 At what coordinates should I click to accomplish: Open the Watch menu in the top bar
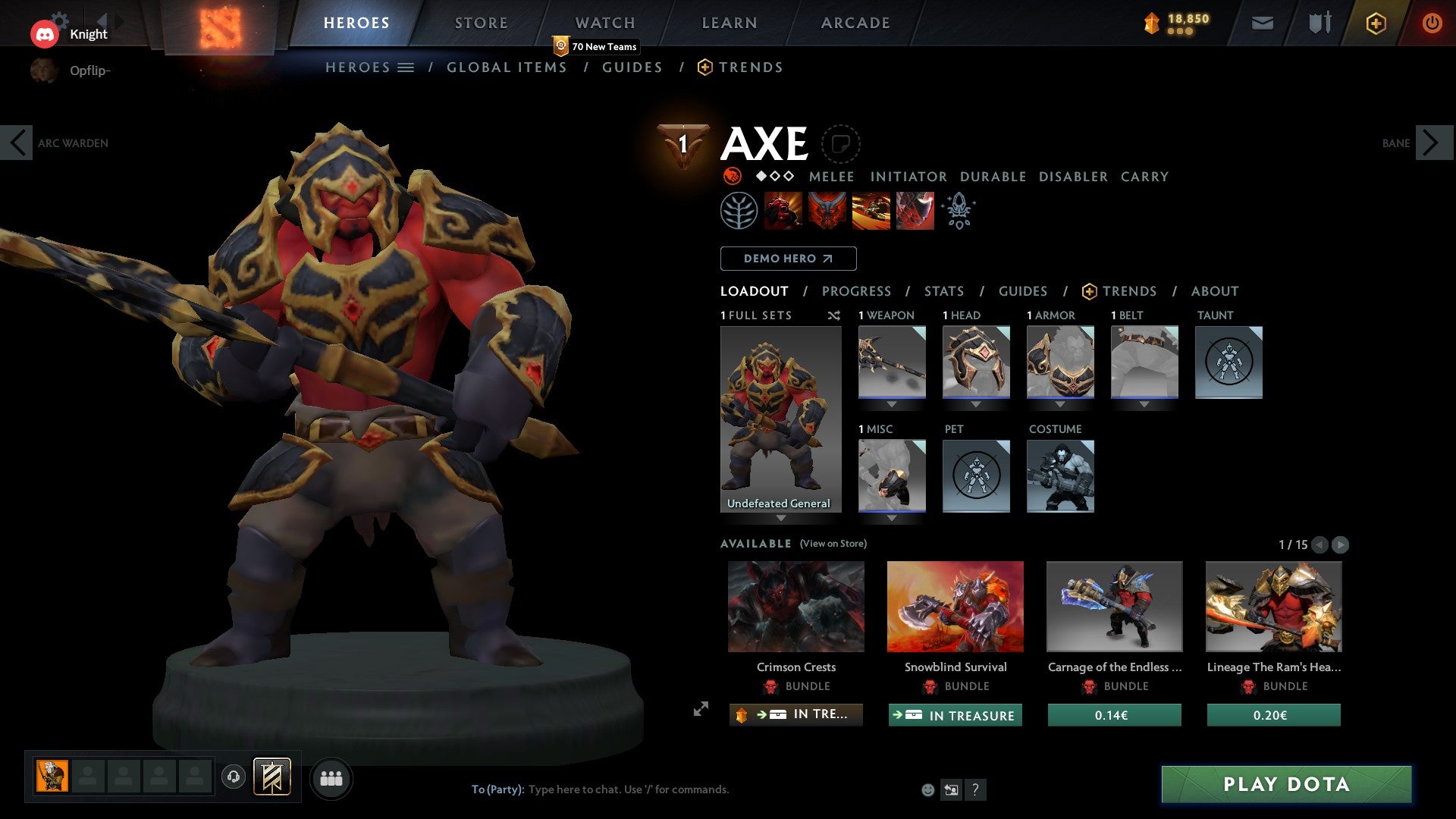tap(605, 23)
